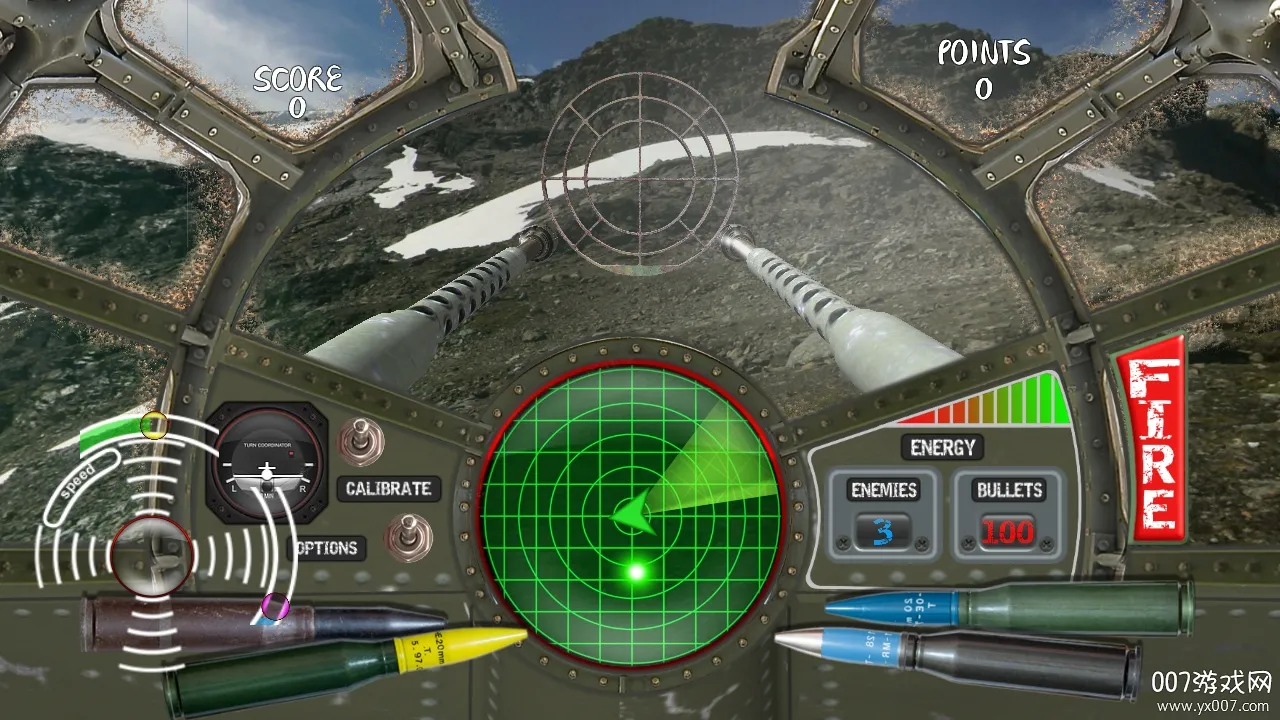Click the CALIBRATE label

point(388,489)
